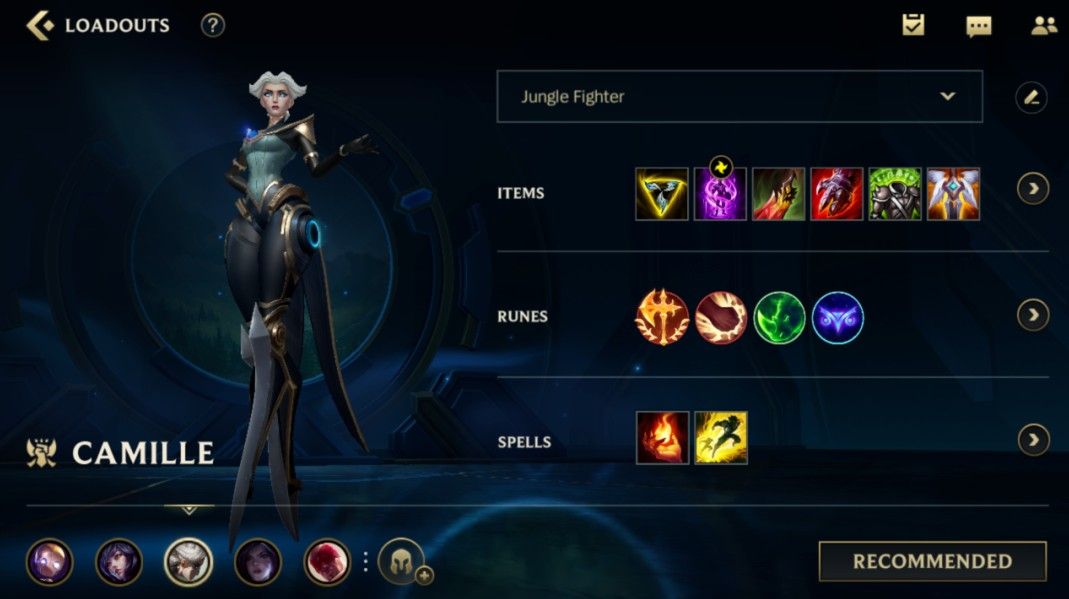This screenshot has width=1069, height=599.
Task: Select the green armored item slot
Action: coord(895,194)
